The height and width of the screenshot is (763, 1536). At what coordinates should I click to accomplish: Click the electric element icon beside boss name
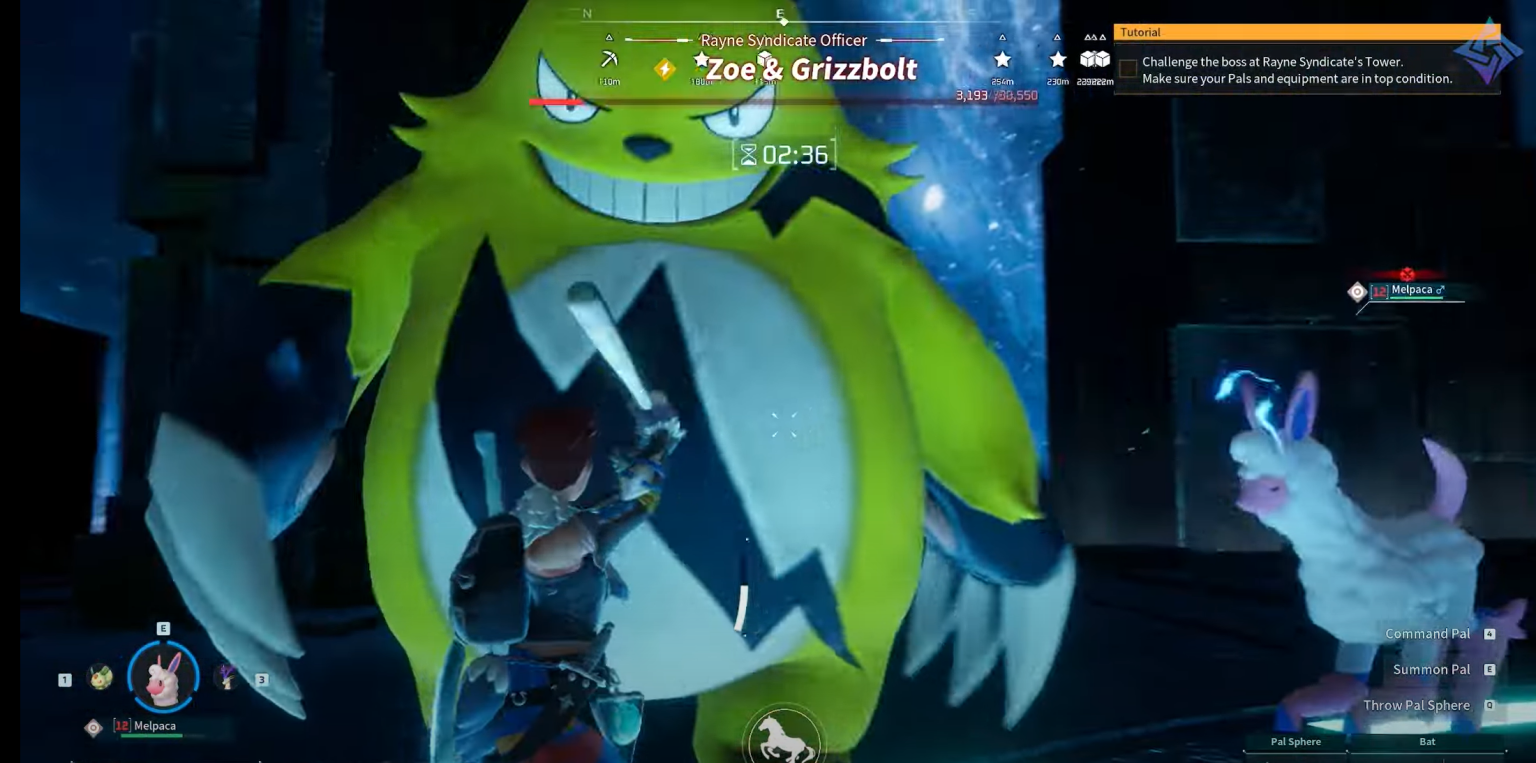664,69
